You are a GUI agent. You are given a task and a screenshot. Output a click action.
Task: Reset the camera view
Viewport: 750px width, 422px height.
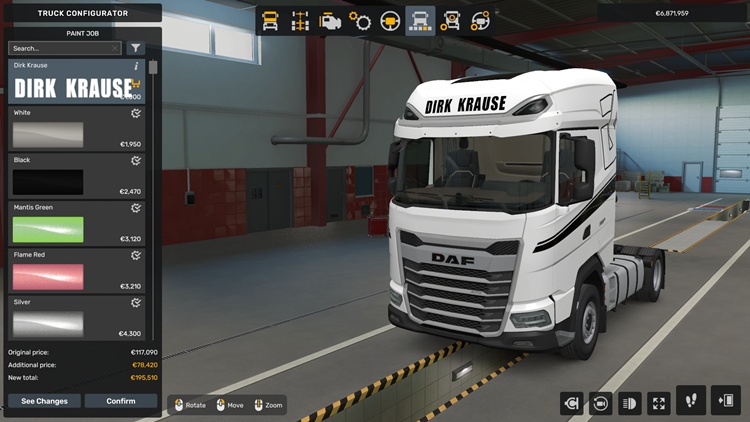[601, 403]
